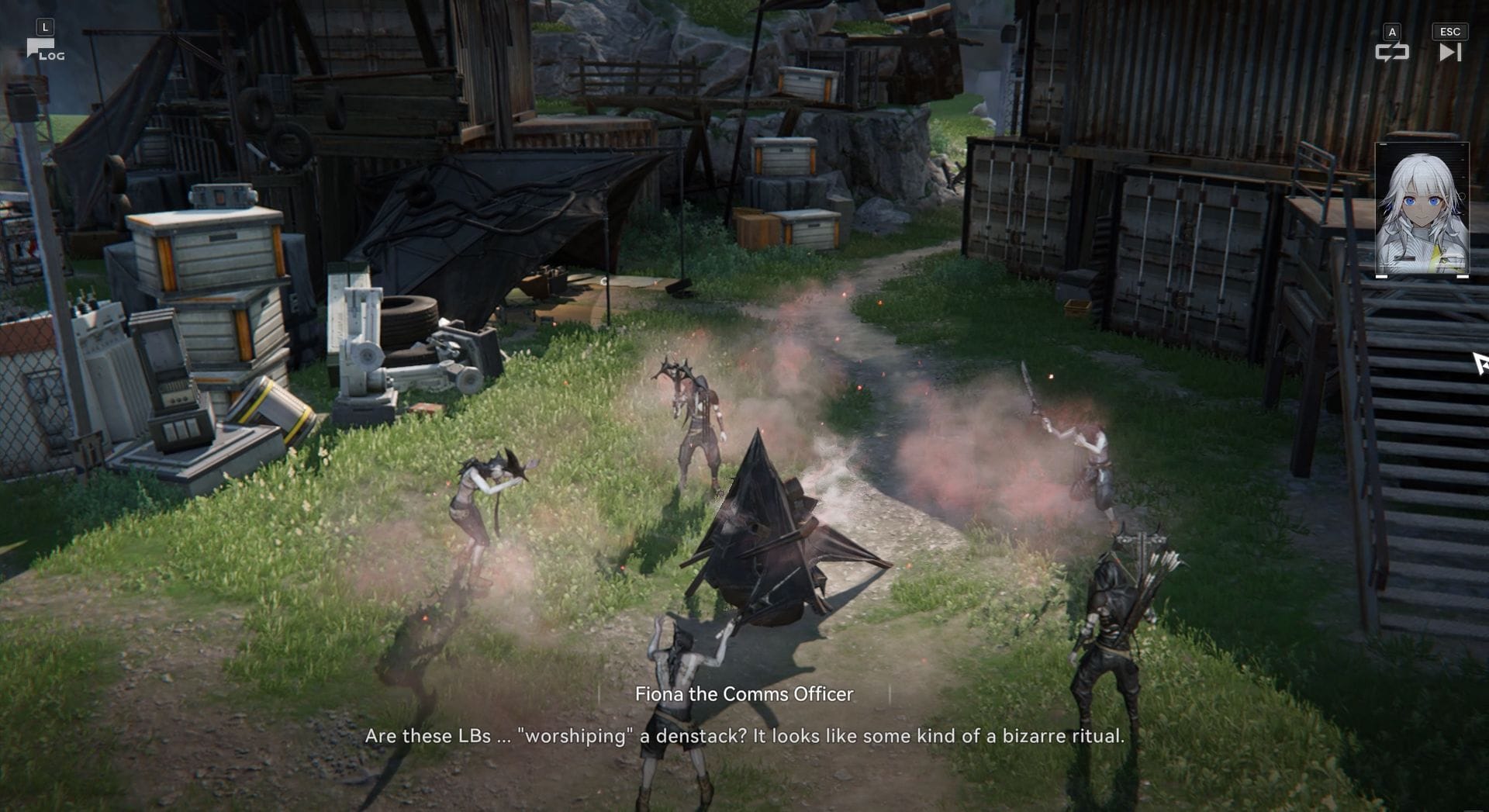Open the dialogue log
The image size is (1489, 812).
(44, 50)
